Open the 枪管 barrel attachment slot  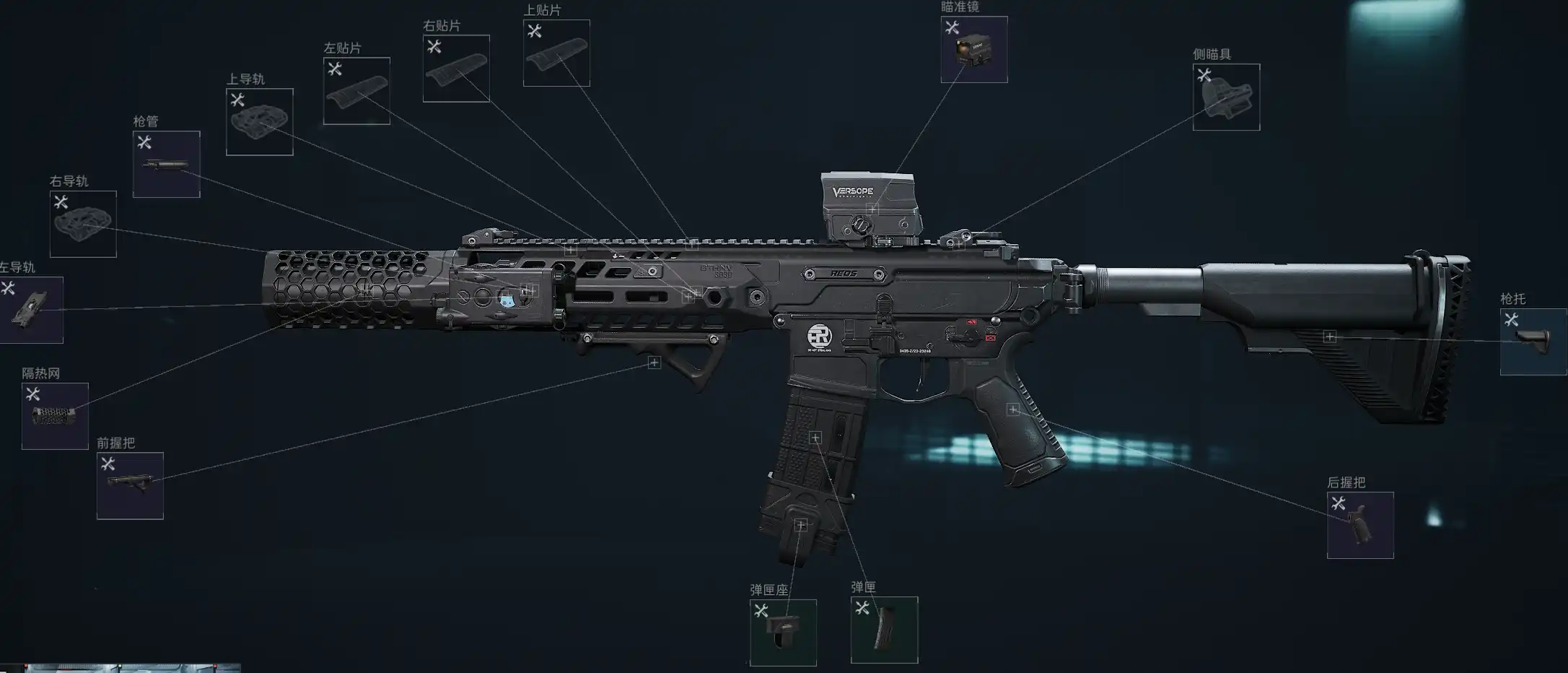pos(166,164)
